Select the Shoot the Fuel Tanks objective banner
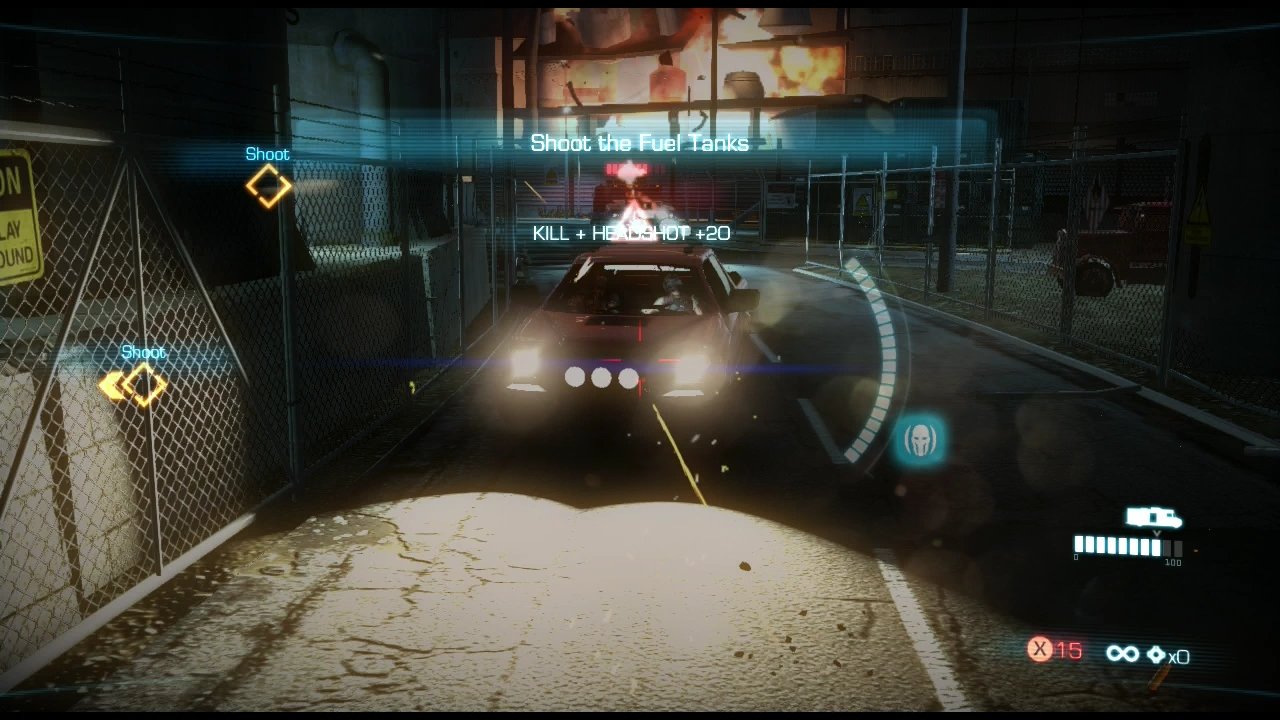Image resolution: width=1280 pixels, height=720 pixels. pyautogui.click(x=639, y=143)
